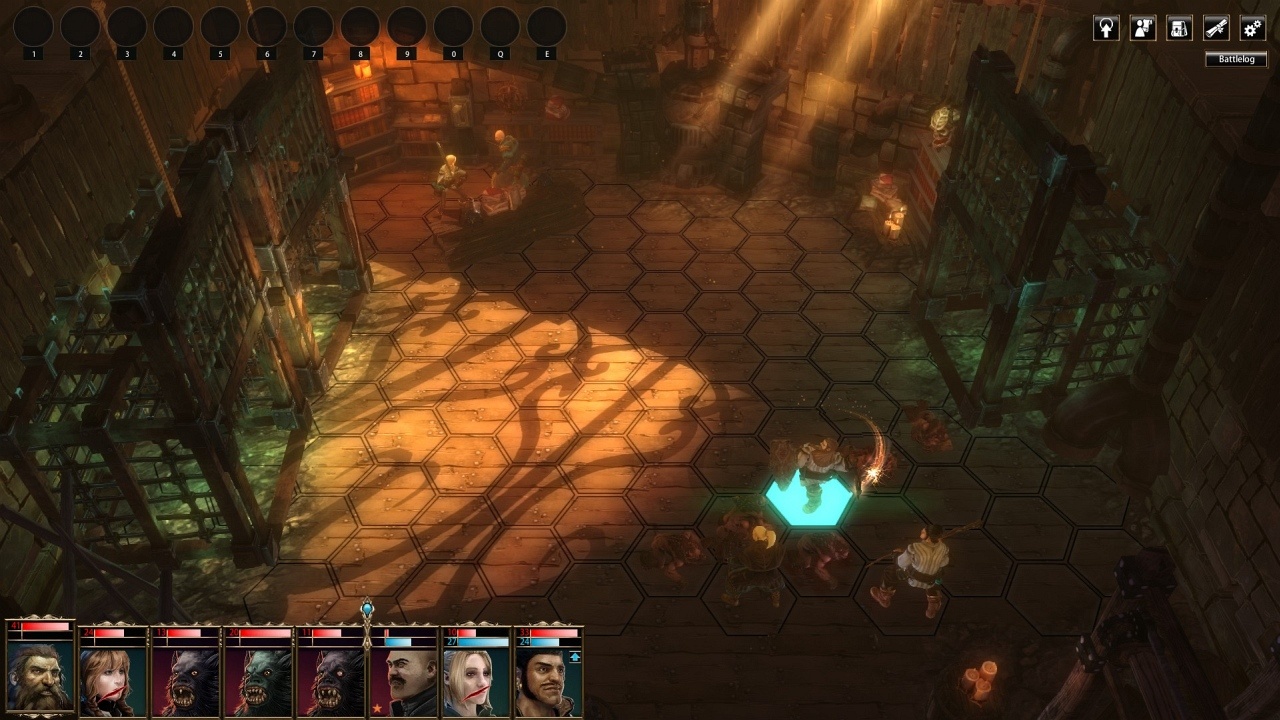The width and height of the screenshot is (1280, 720).
Task: Click the circled up-arrow icon
Action: tap(1106, 28)
